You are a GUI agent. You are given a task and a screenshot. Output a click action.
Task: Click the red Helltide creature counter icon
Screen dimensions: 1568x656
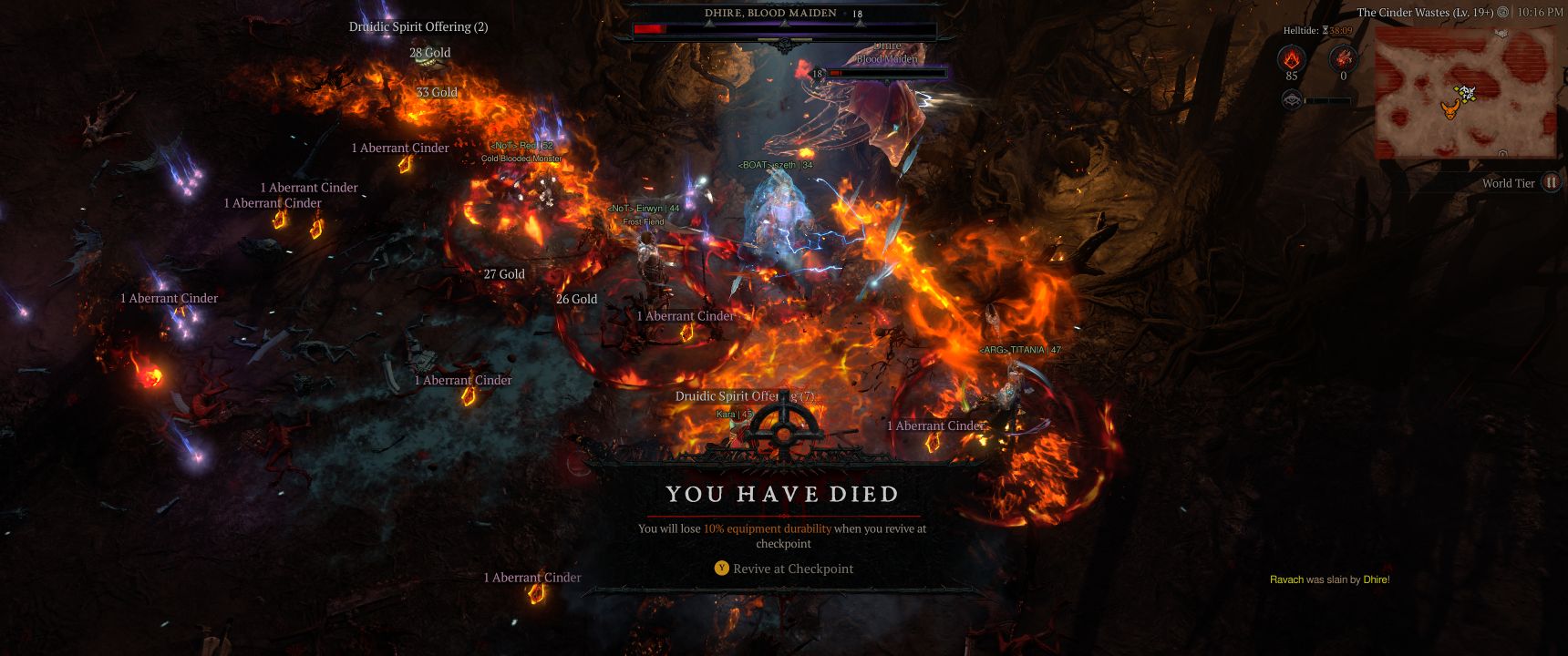tap(1343, 60)
